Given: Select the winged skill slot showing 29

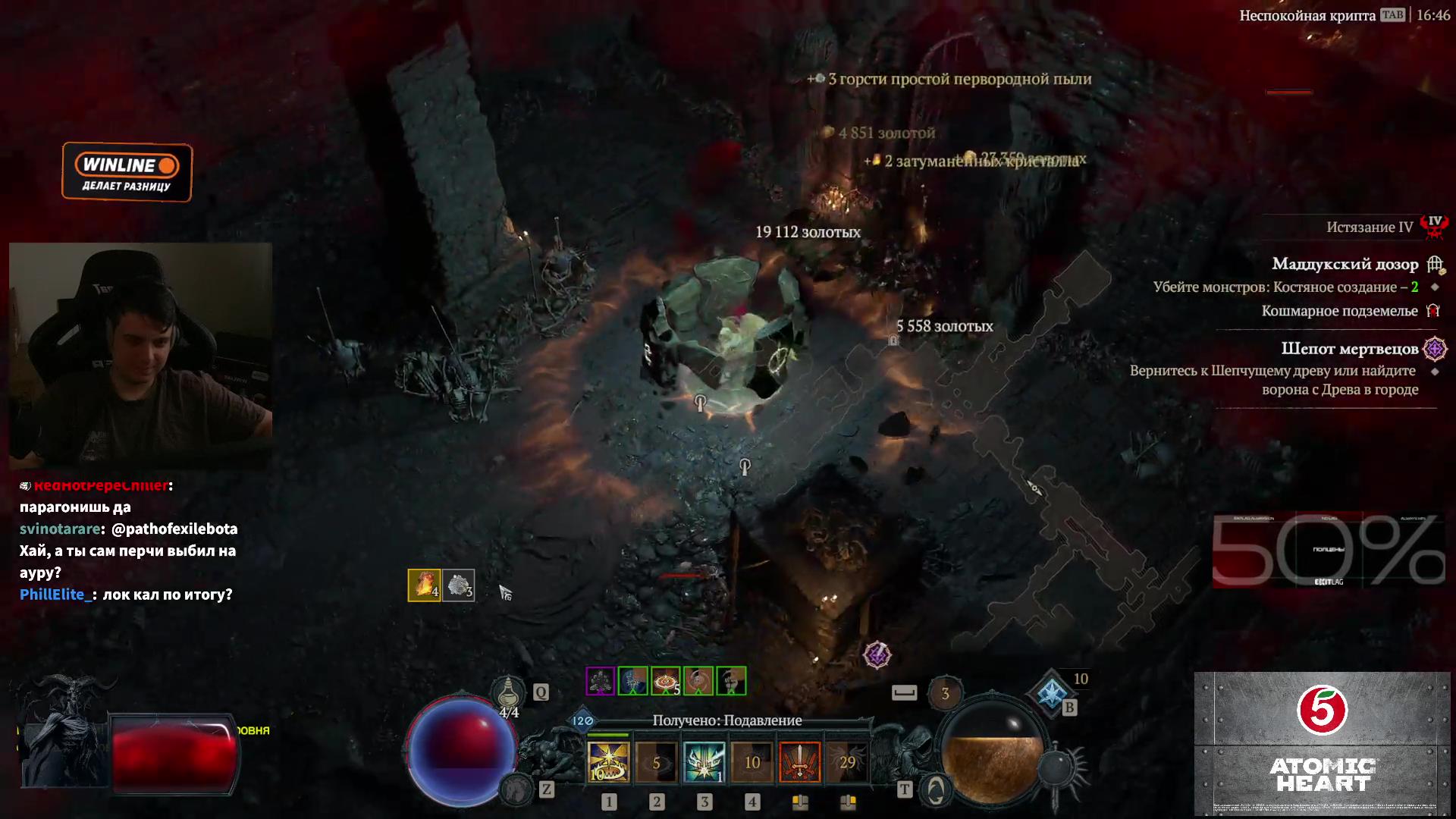Looking at the screenshot, I should (847, 761).
